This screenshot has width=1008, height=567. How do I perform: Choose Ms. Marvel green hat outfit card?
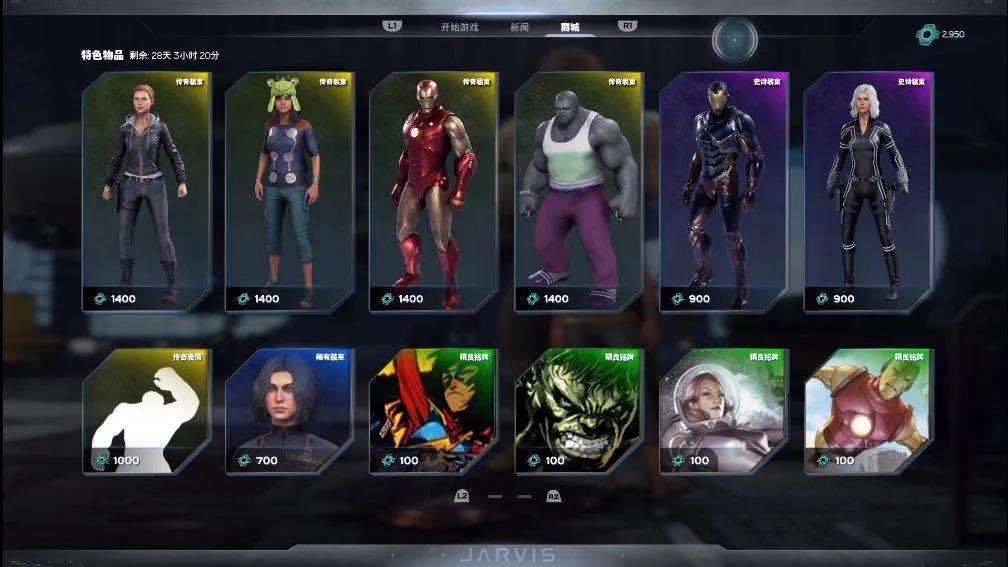pos(290,191)
